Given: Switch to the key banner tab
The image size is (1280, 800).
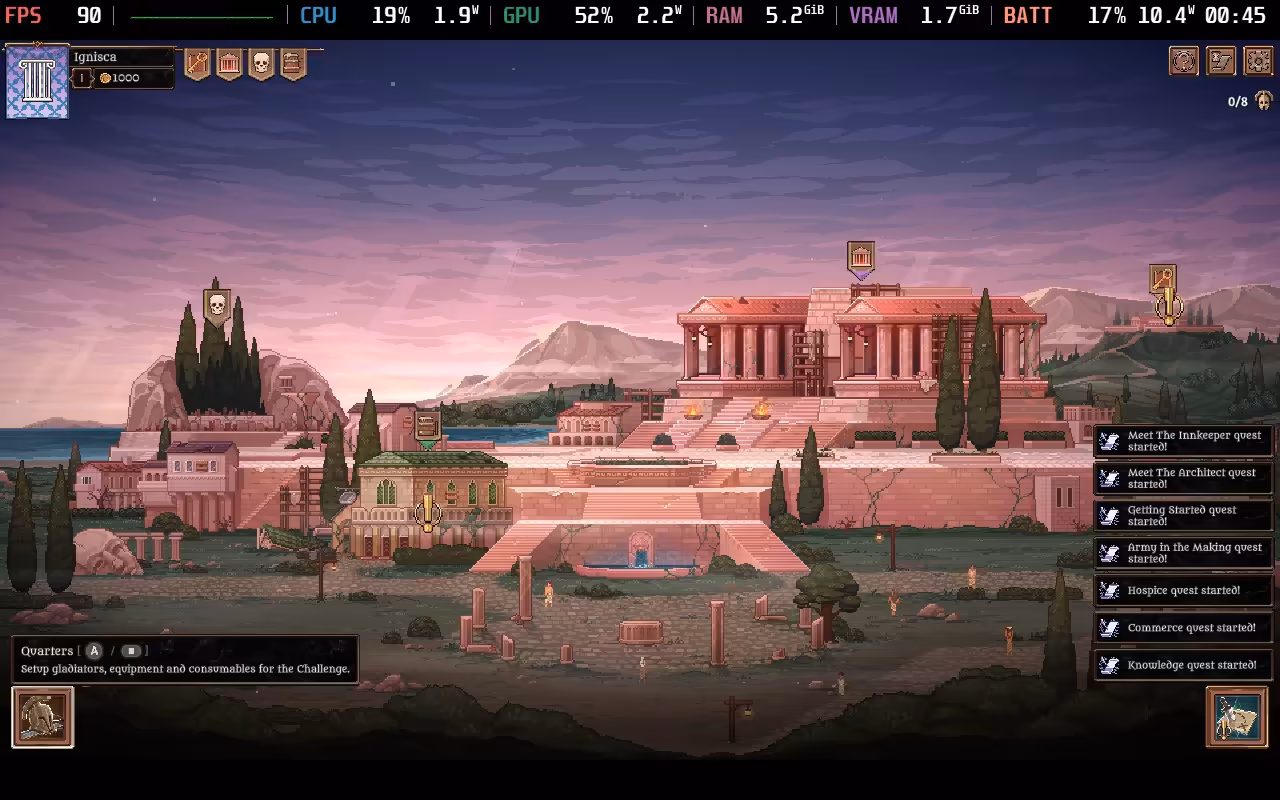Looking at the screenshot, I should point(196,62).
